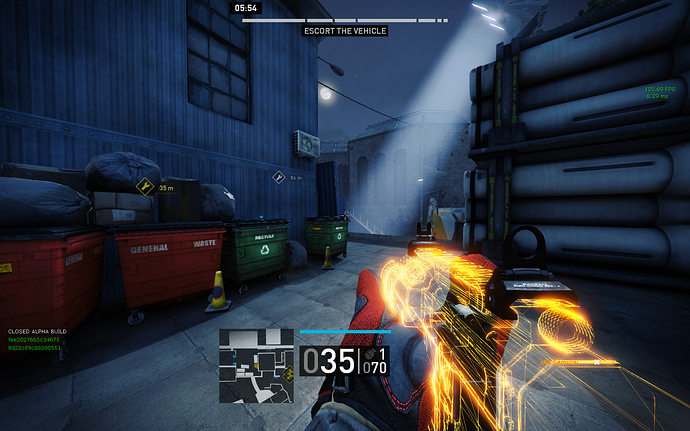Select the white wrench waypoint marker at 56 m
Viewport: 690px width, 431px height.
tap(279, 177)
